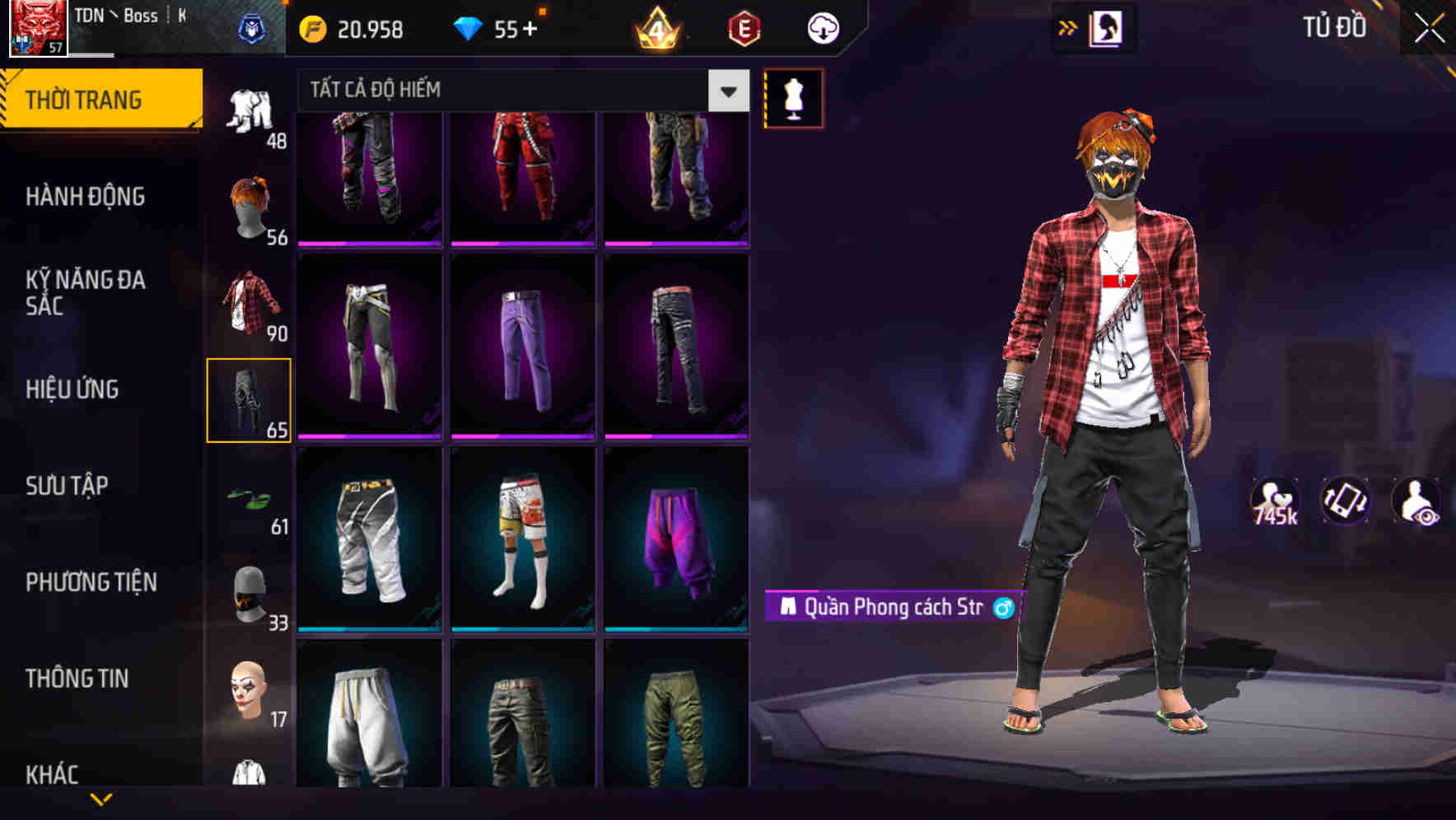Toggle the wardrobe preview silhouette button top right
1456x820 pixels.
tap(1108, 27)
